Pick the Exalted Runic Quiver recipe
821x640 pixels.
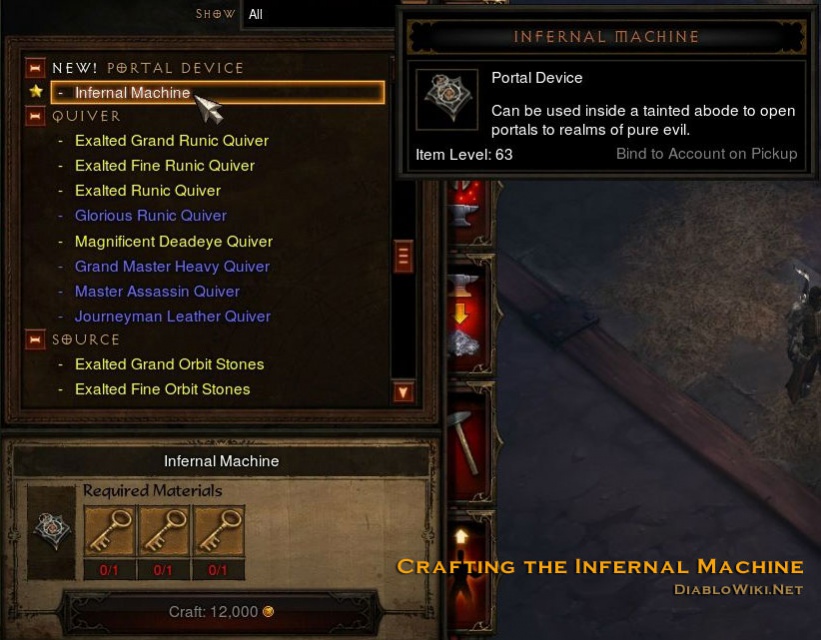click(x=147, y=191)
